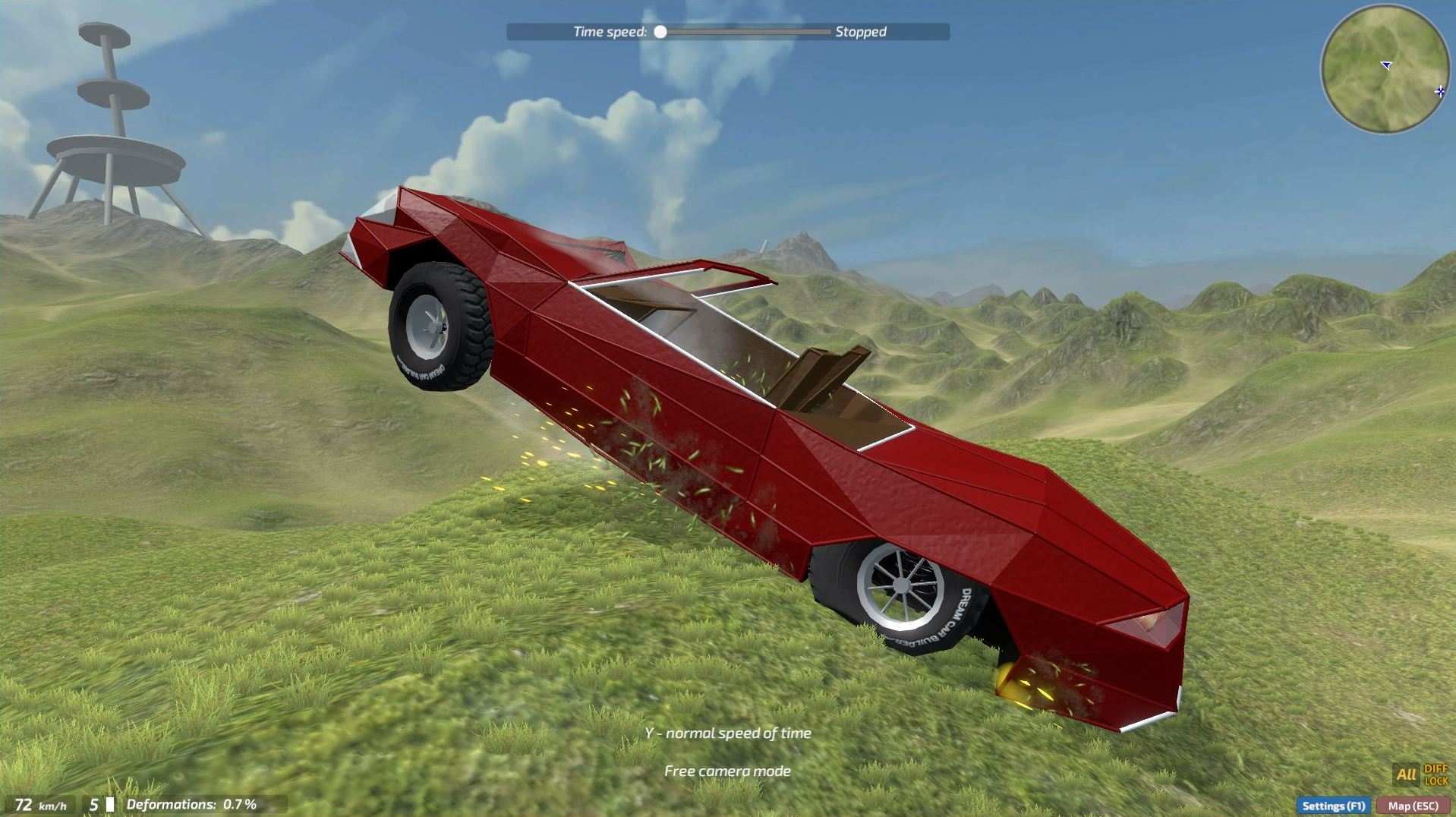
Task: Click the Time speed label at screen top
Action: 610,31
